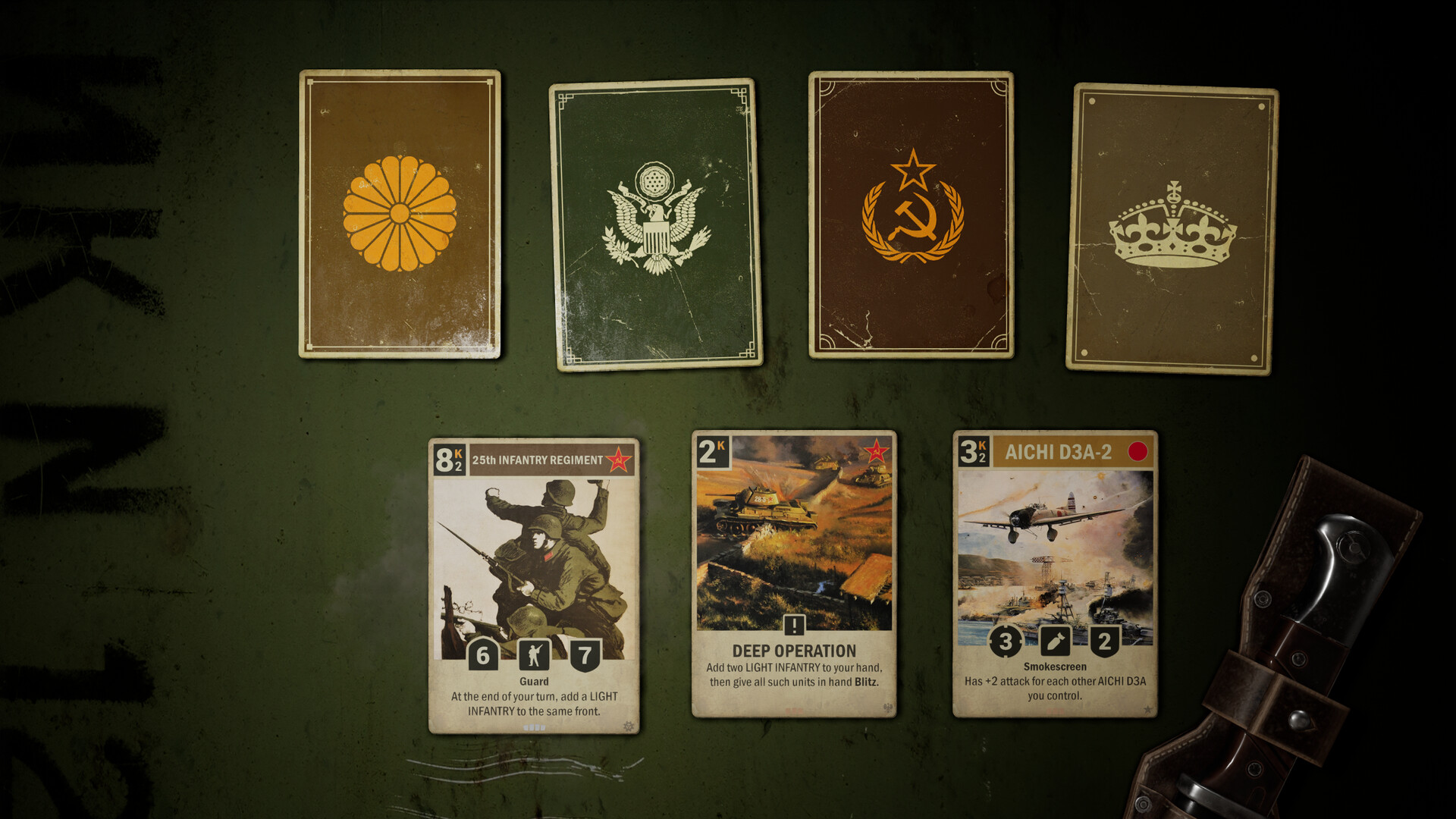Select the kredit cost badge showing 8K
This screenshot has width=1456, height=819.
tap(448, 461)
